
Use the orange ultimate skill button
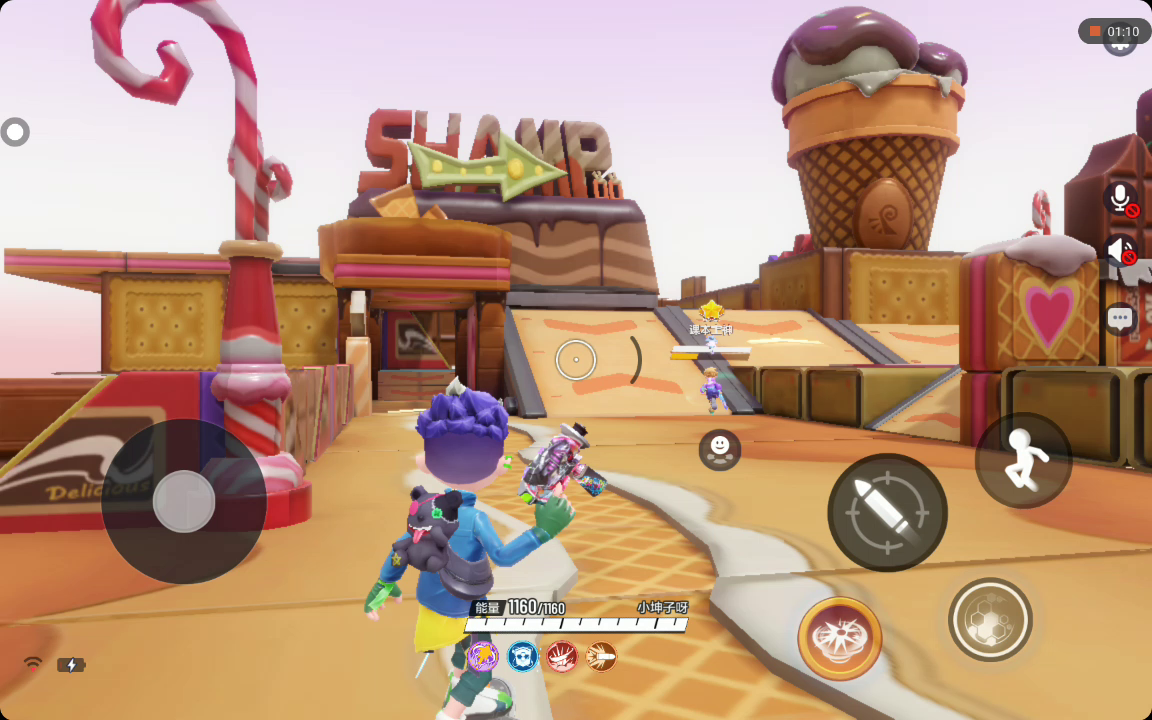click(x=840, y=638)
